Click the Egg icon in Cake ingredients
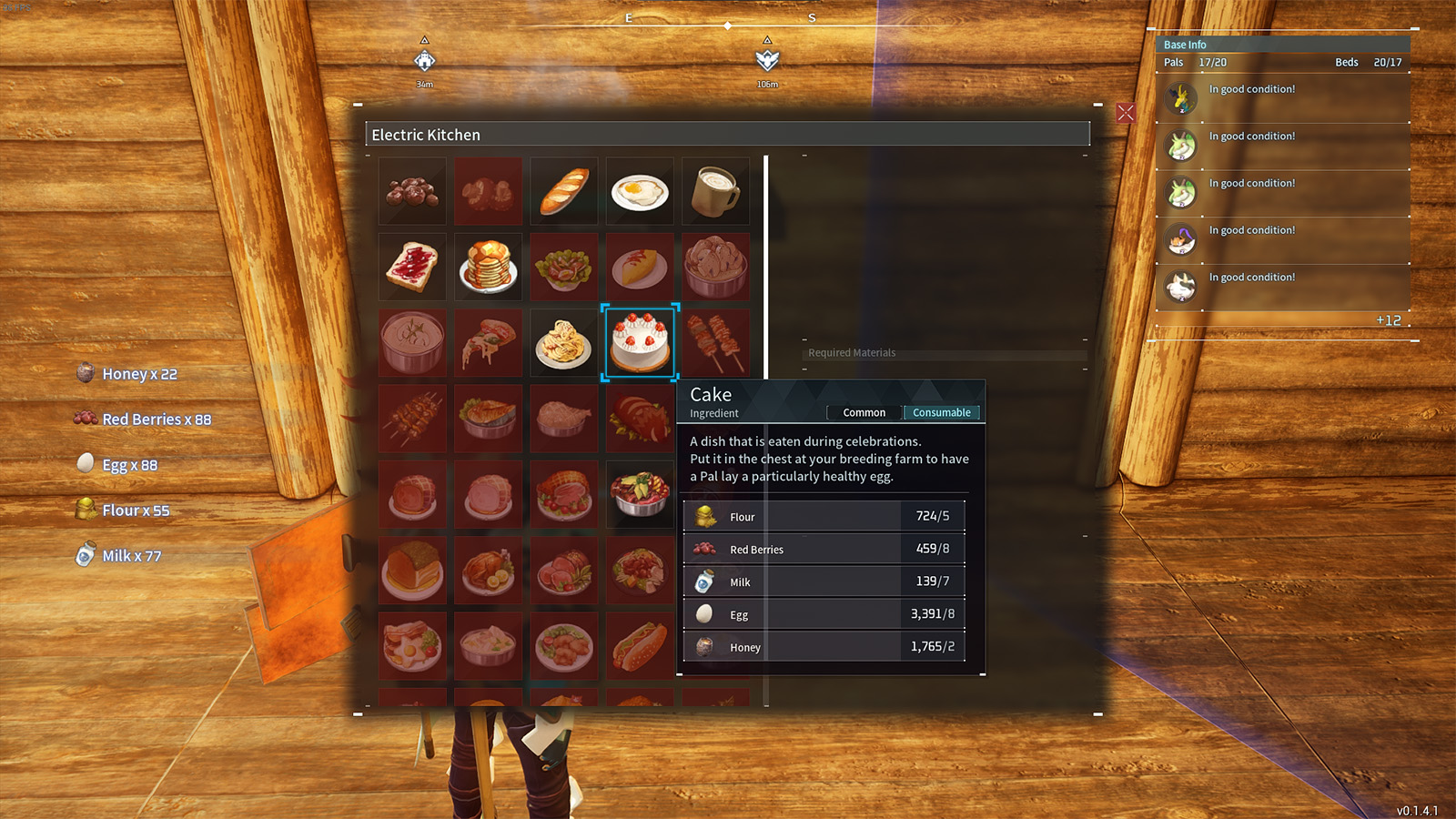The width and height of the screenshot is (1456, 819). 705,614
